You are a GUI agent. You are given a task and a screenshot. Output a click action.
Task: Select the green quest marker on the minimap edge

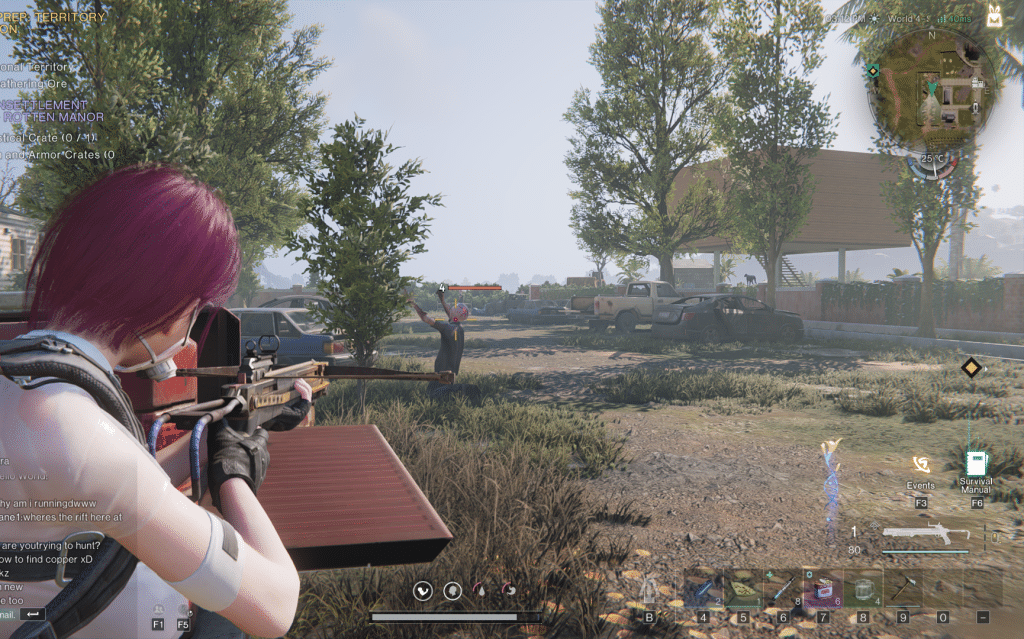tap(873, 71)
